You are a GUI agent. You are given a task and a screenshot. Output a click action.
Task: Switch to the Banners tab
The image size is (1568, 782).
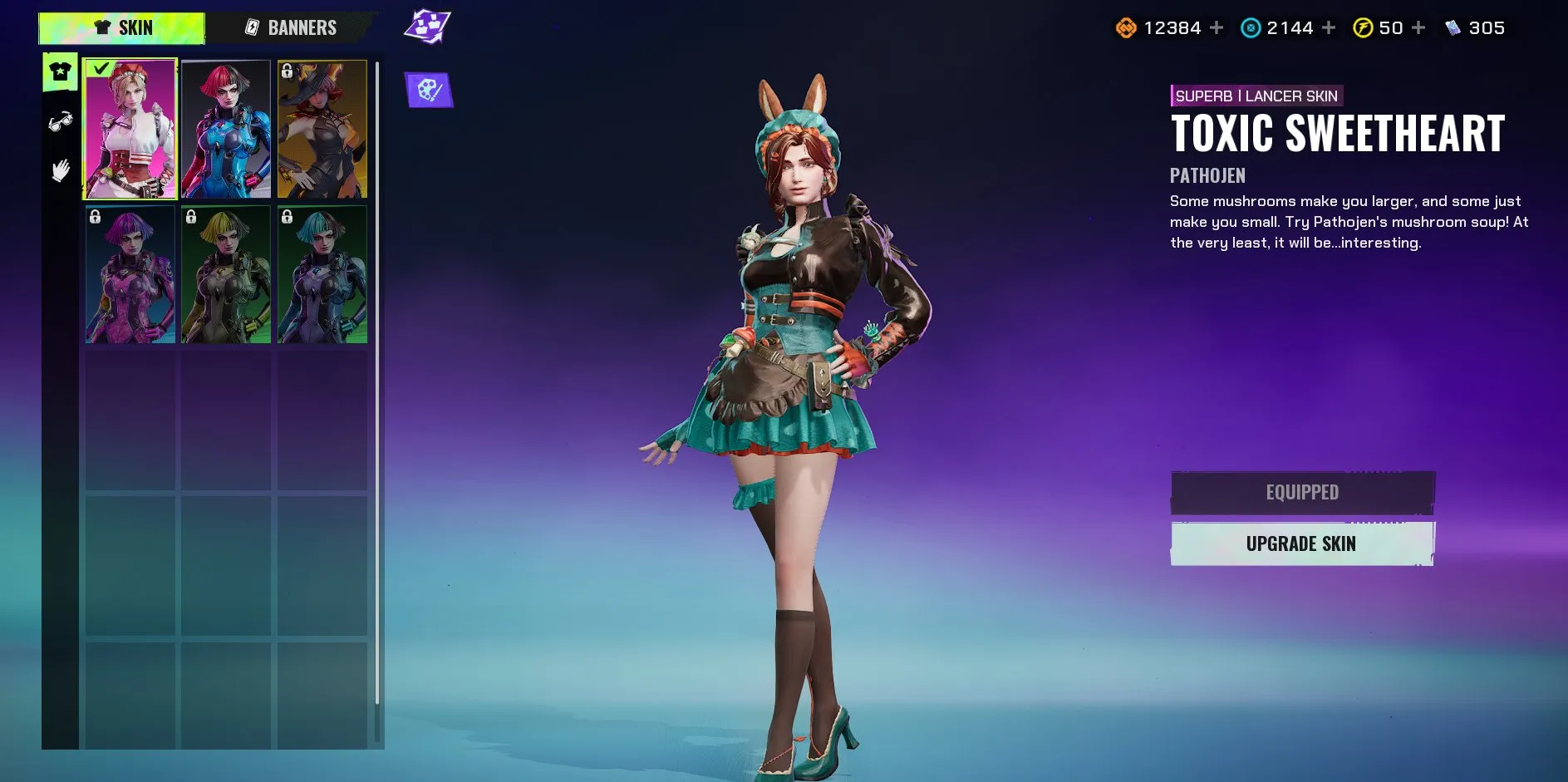coord(292,28)
